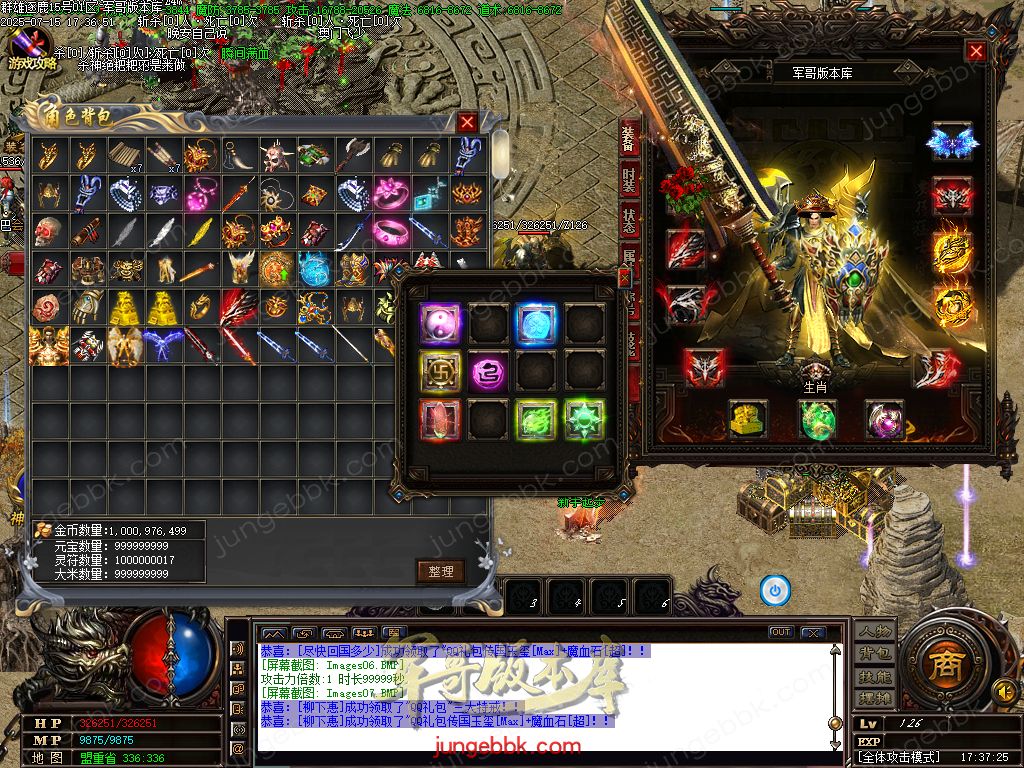Select the green dragon orb zodiac slot
Screen dimensions: 1024x768
point(817,420)
